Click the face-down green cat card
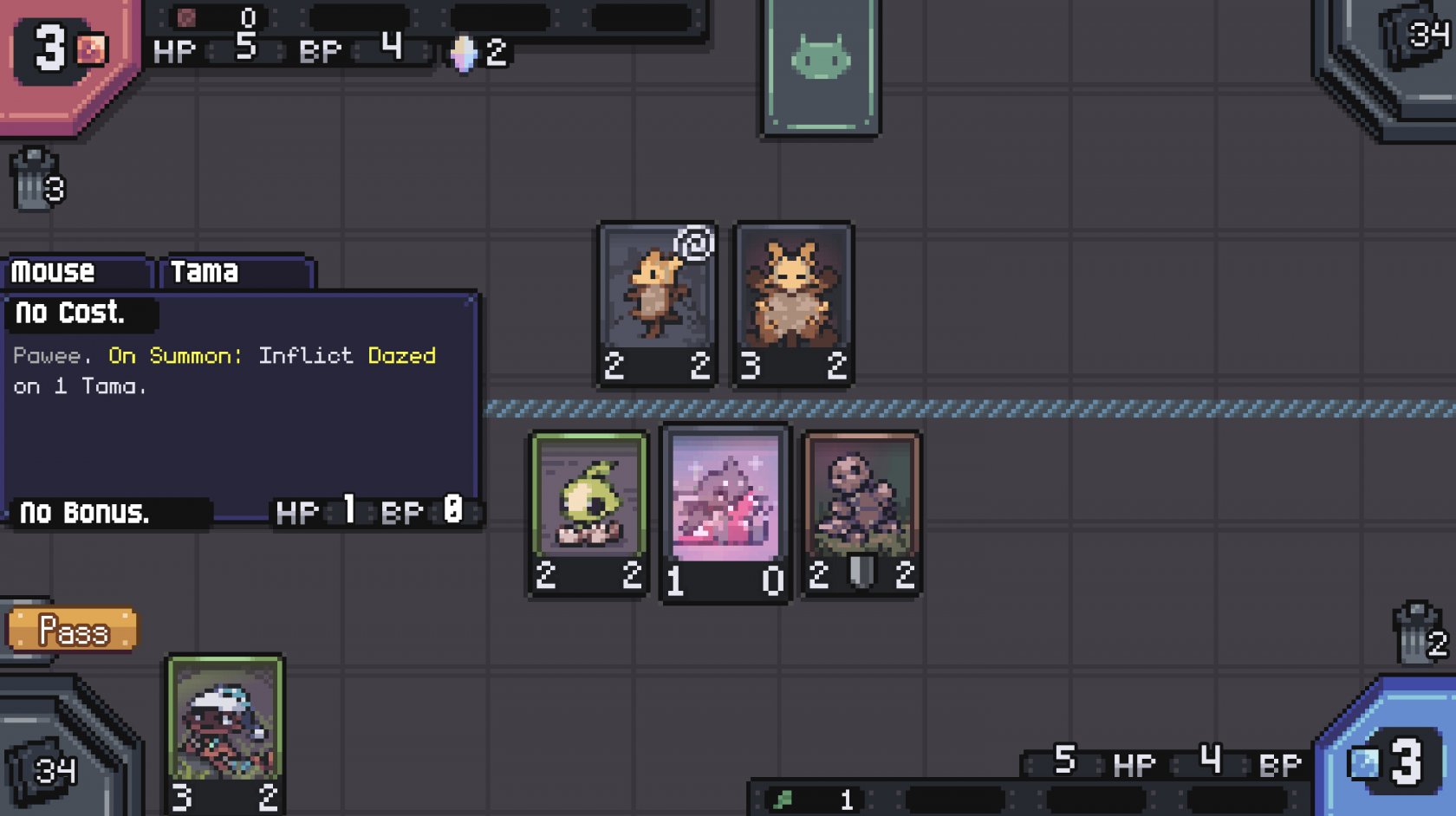Screen dimensions: 1456x816 pyautogui.click(x=821, y=66)
